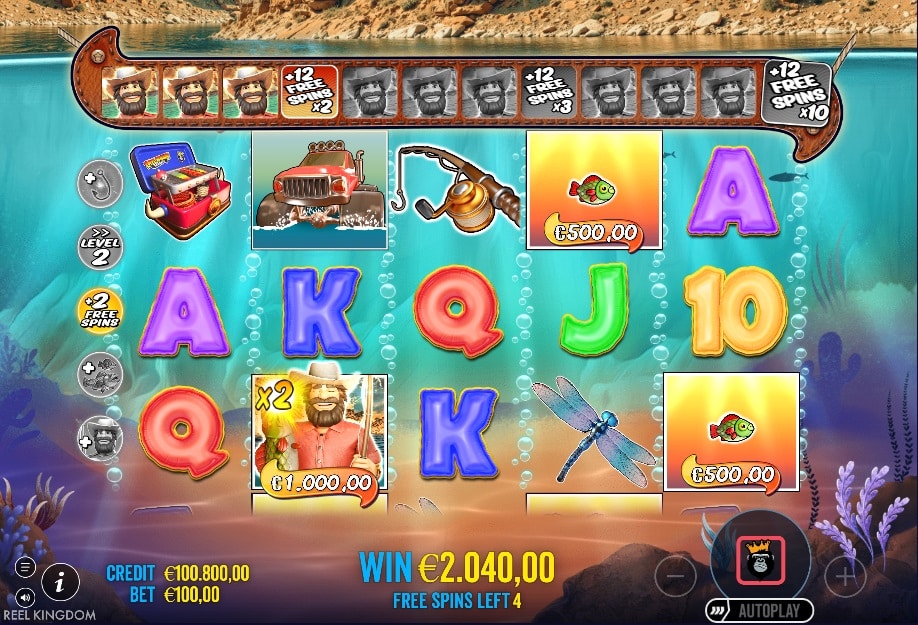Click the +12 Free Spins x3 milestone
The width and height of the screenshot is (918, 625).
[549, 92]
